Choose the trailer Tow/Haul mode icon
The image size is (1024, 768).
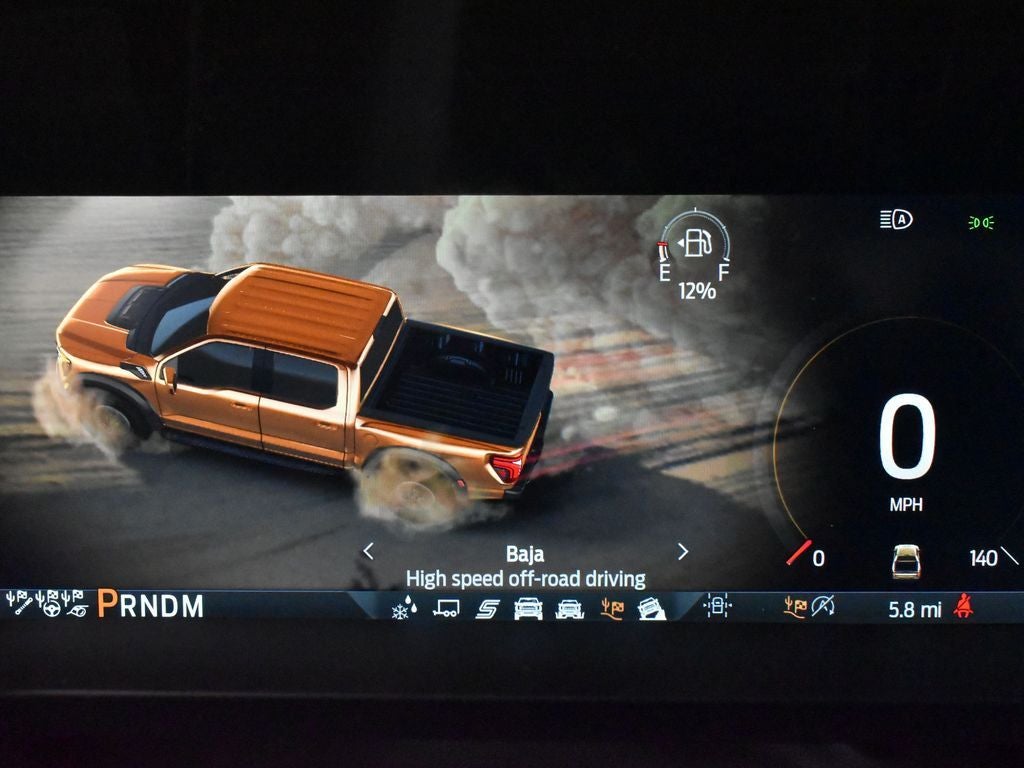[446, 608]
